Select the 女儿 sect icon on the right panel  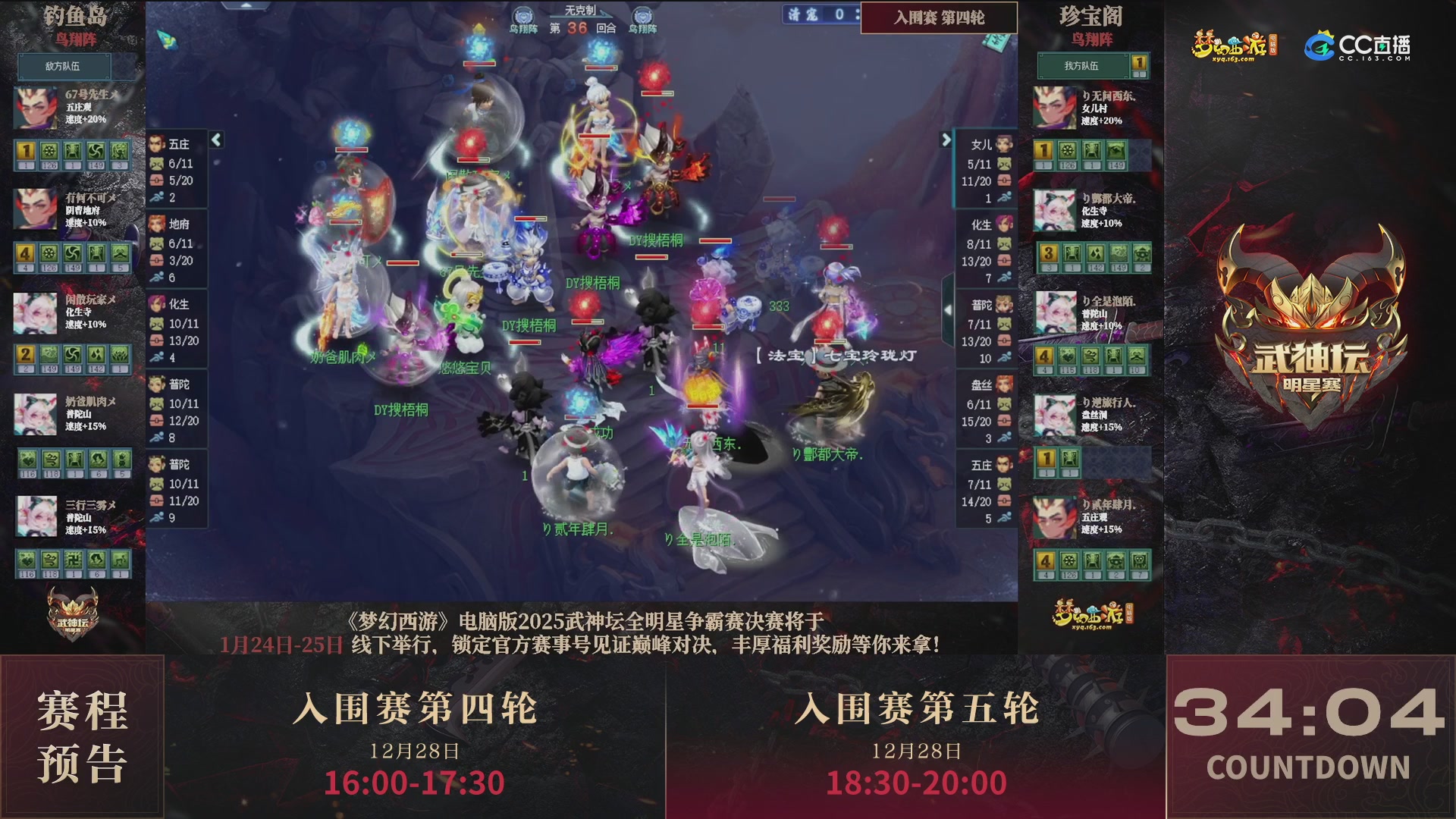(1003, 143)
